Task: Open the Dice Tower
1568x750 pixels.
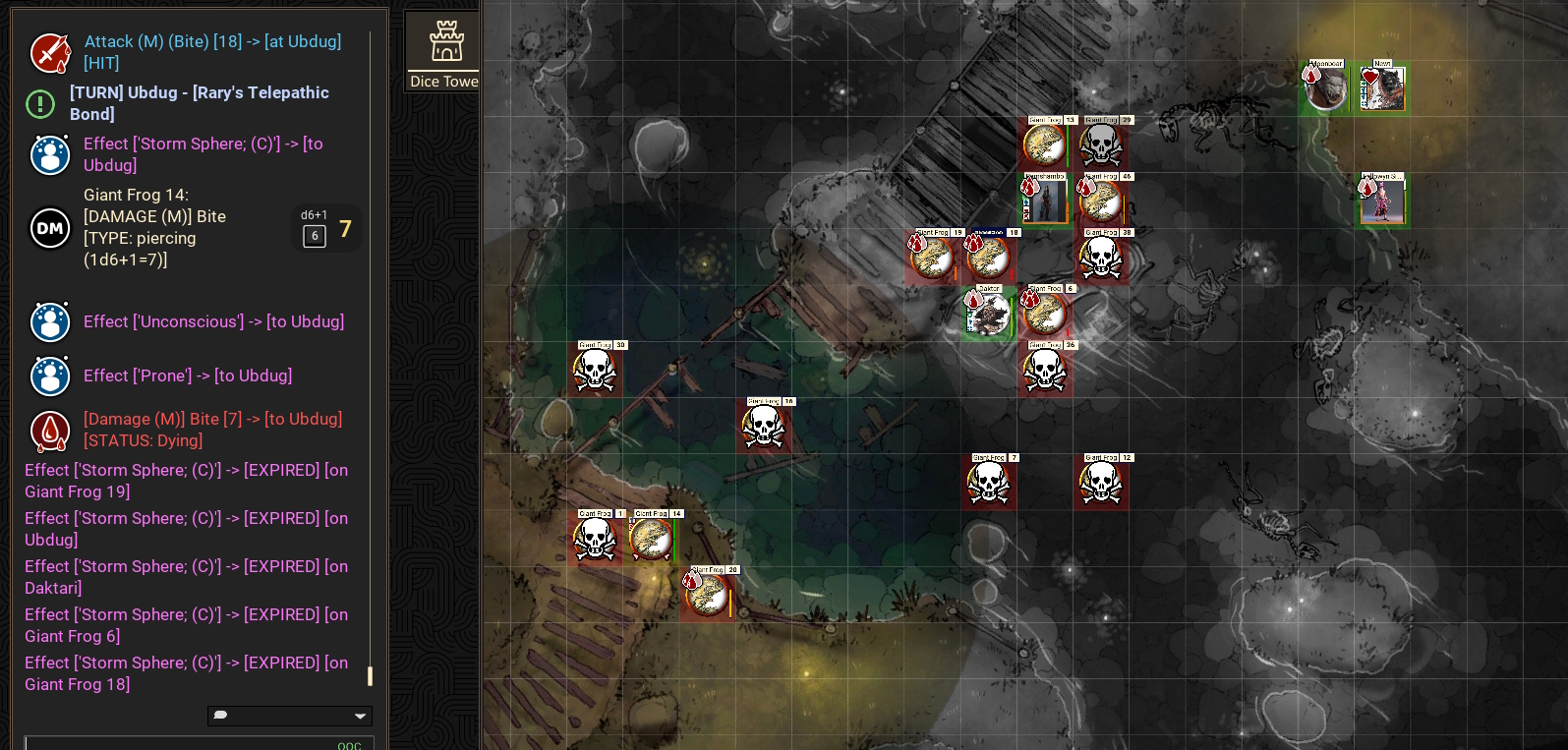Action: [x=443, y=51]
